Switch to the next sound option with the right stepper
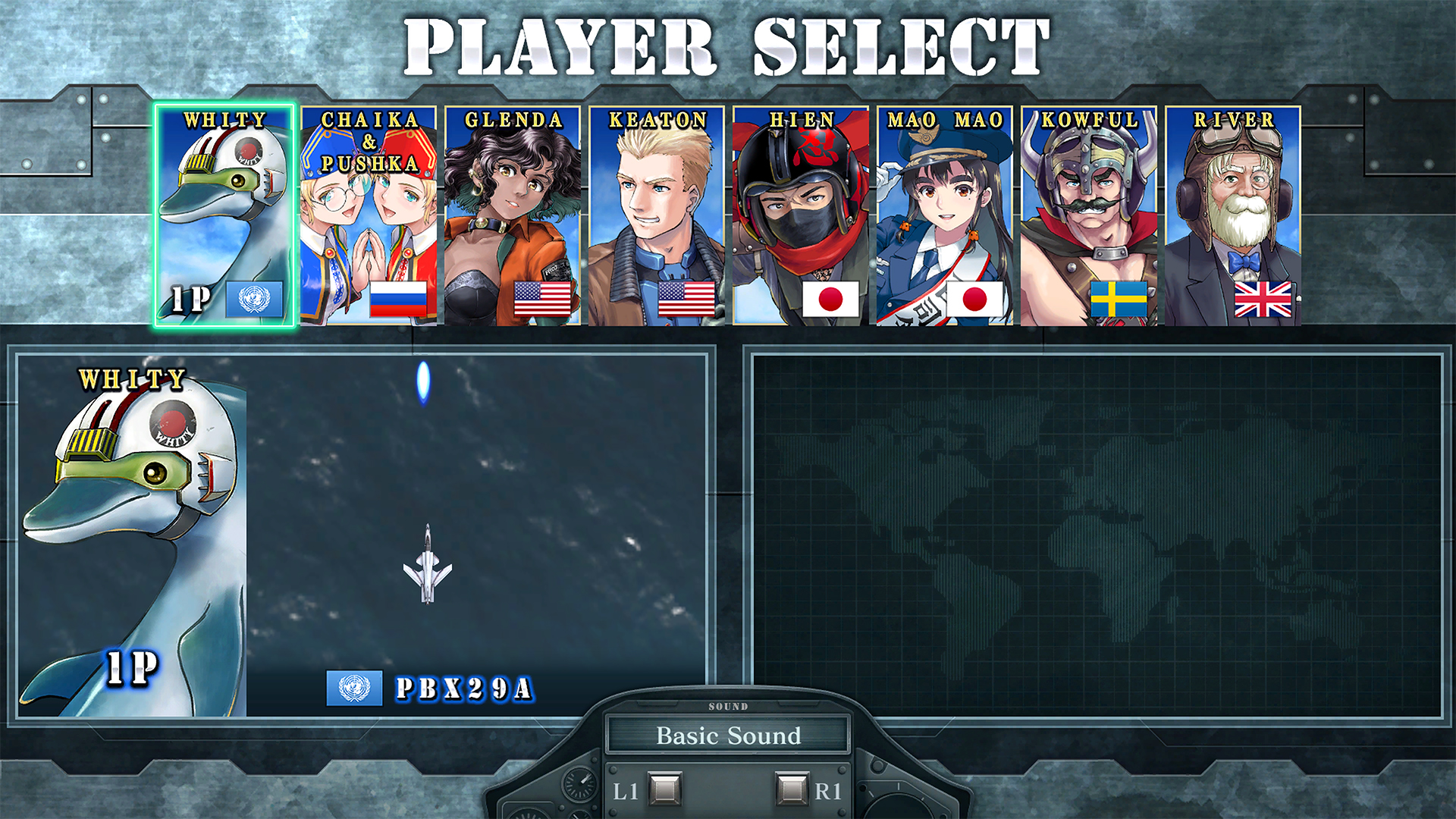1456x819 pixels. tap(792, 789)
